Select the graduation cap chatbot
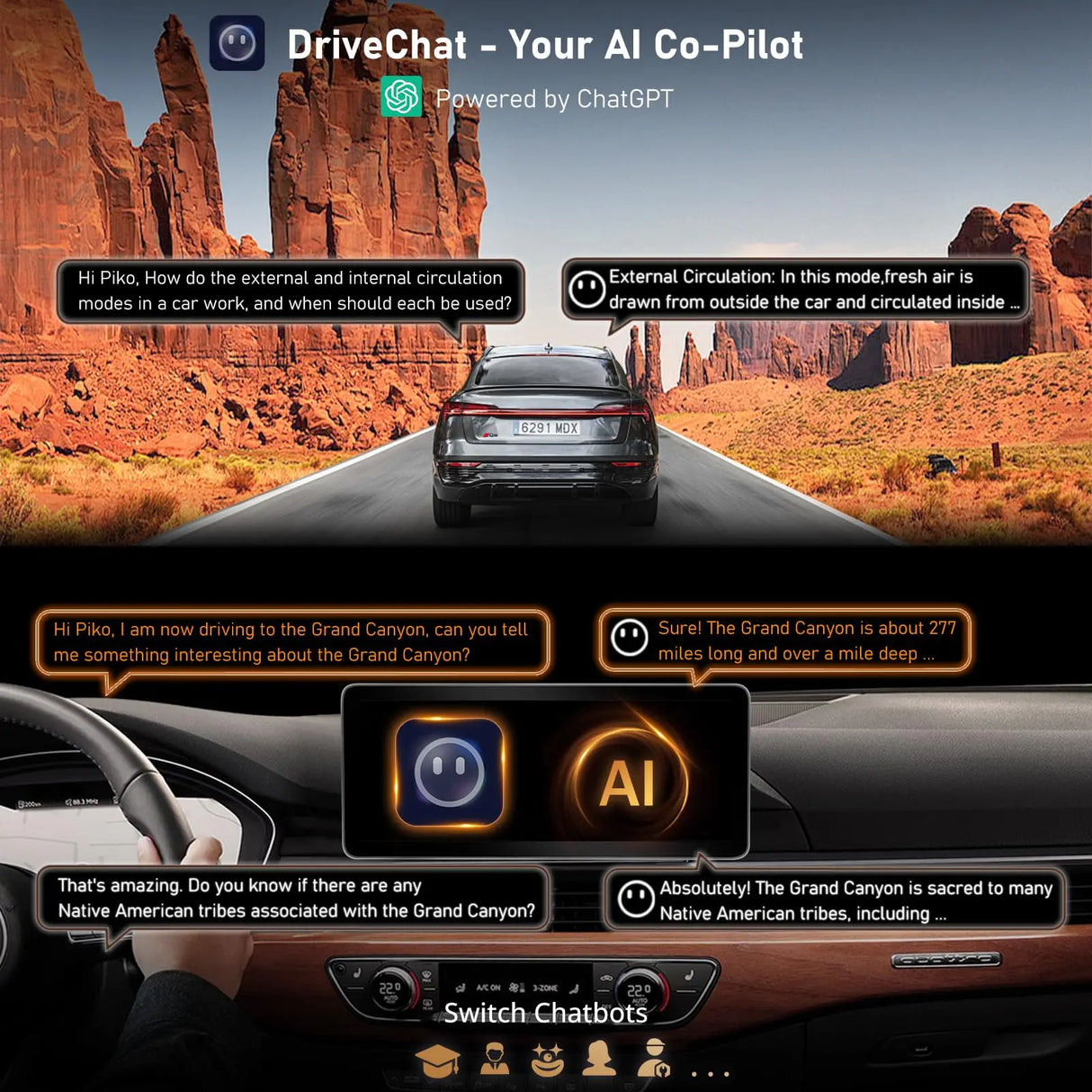The width and height of the screenshot is (1092, 1092). coord(438,1061)
